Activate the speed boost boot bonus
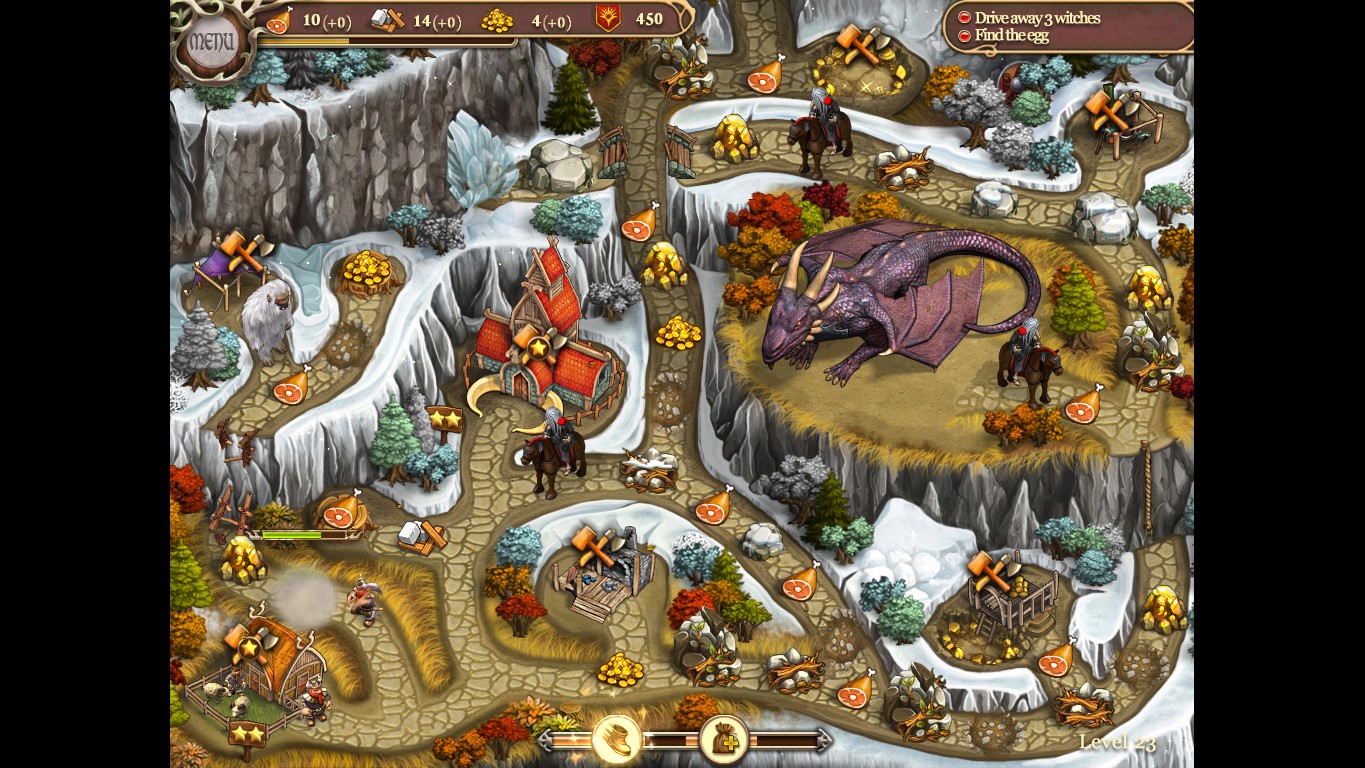Viewport: 1365px width, 768px height. (x=618, y=737)
